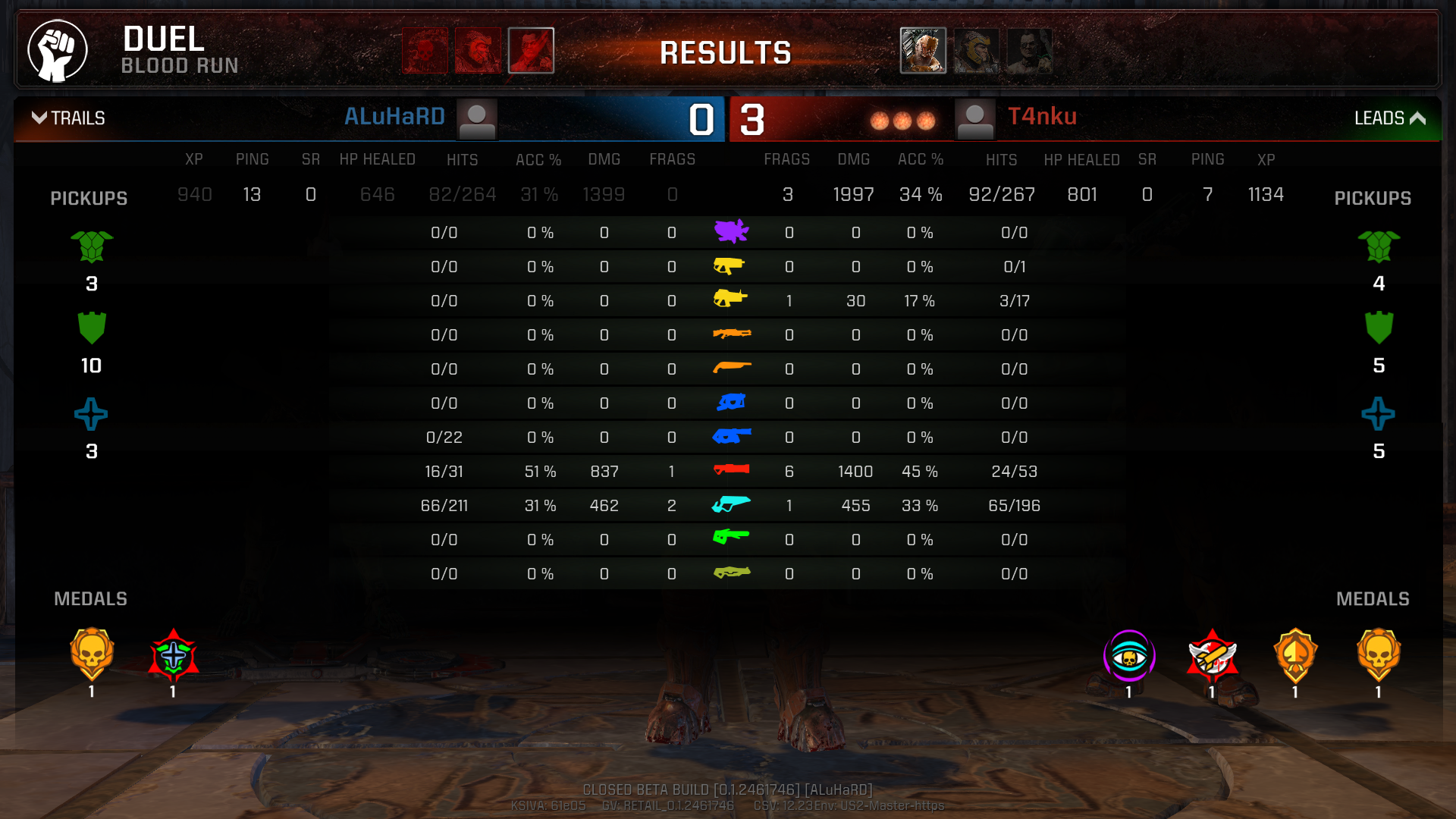This screenshot has width=1456, height=819.
Task: Select the cyan lightning gun weapon row icon
Action: (731, 504)
